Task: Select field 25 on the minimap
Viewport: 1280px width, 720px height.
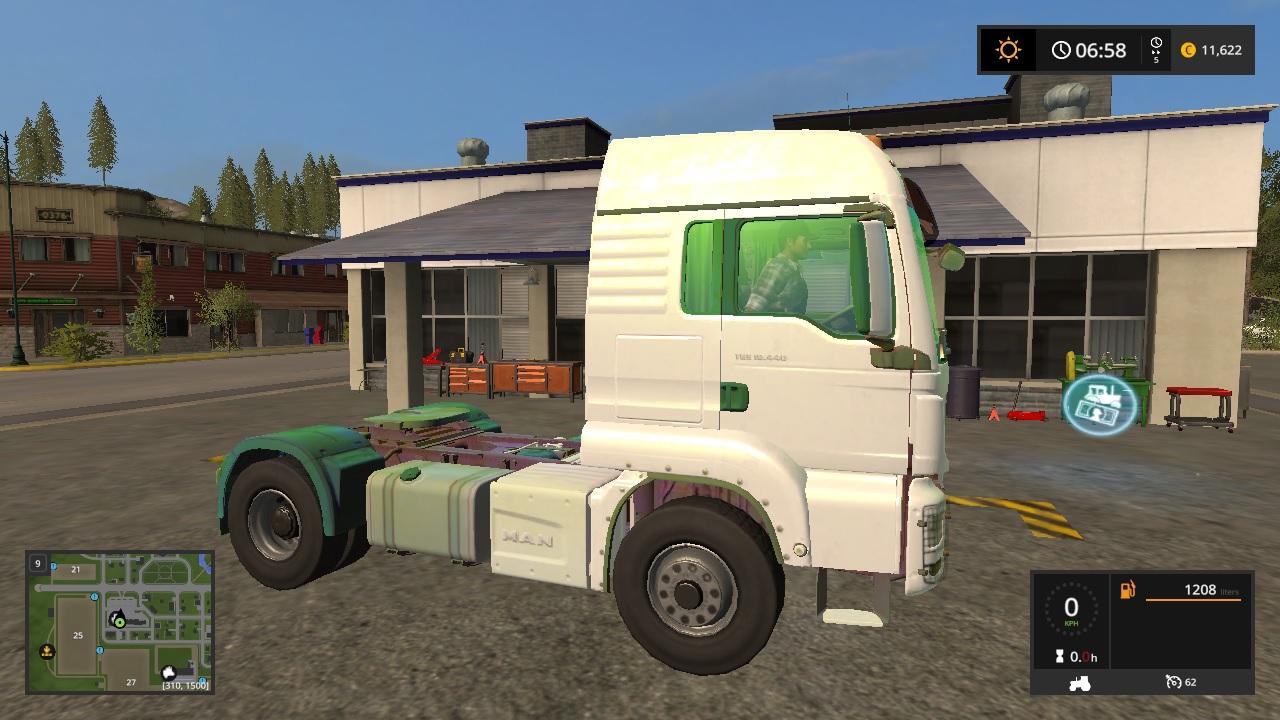Action: pos(78,634)
